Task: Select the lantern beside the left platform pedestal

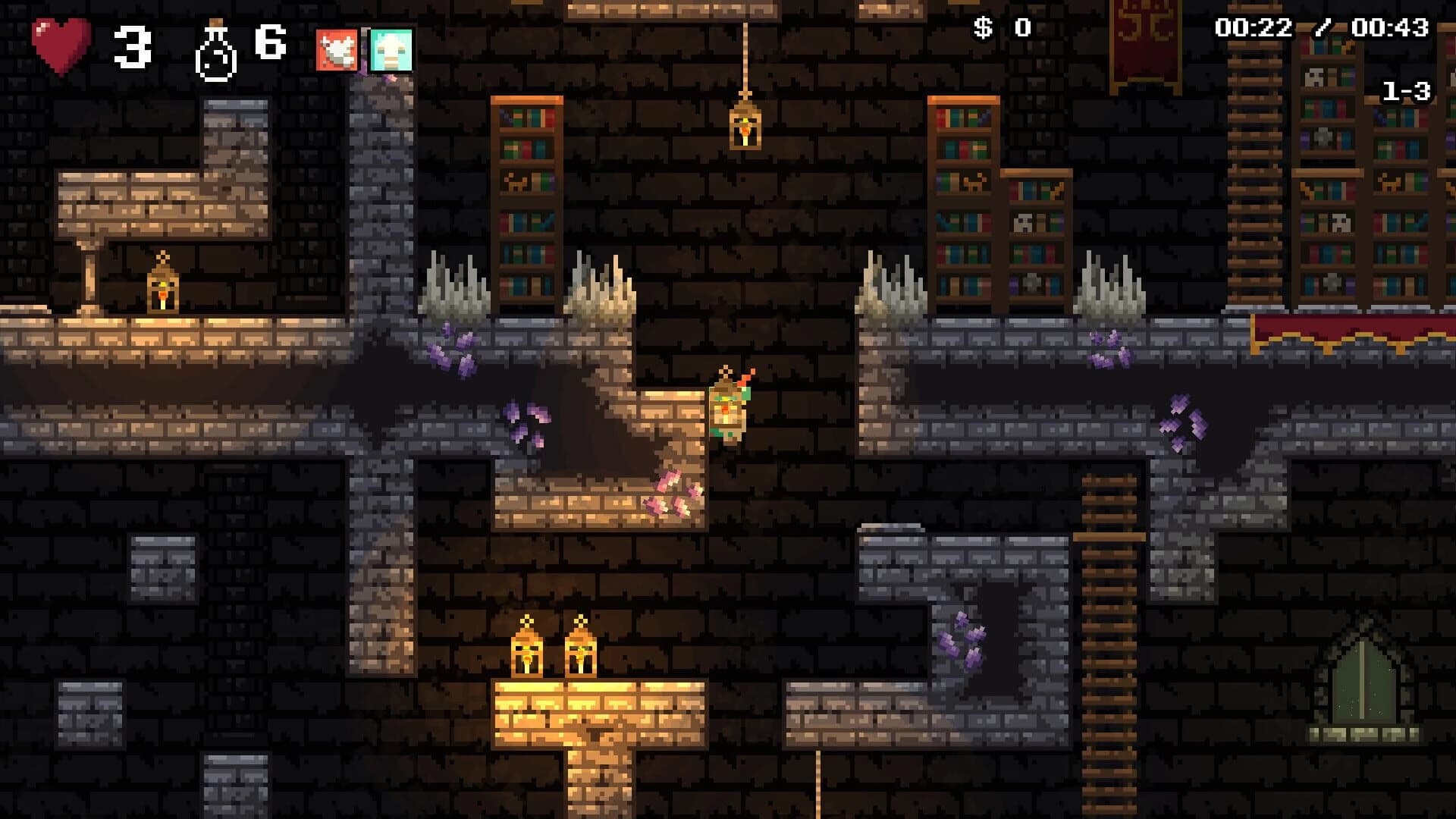Action: [x=165, y=291]
